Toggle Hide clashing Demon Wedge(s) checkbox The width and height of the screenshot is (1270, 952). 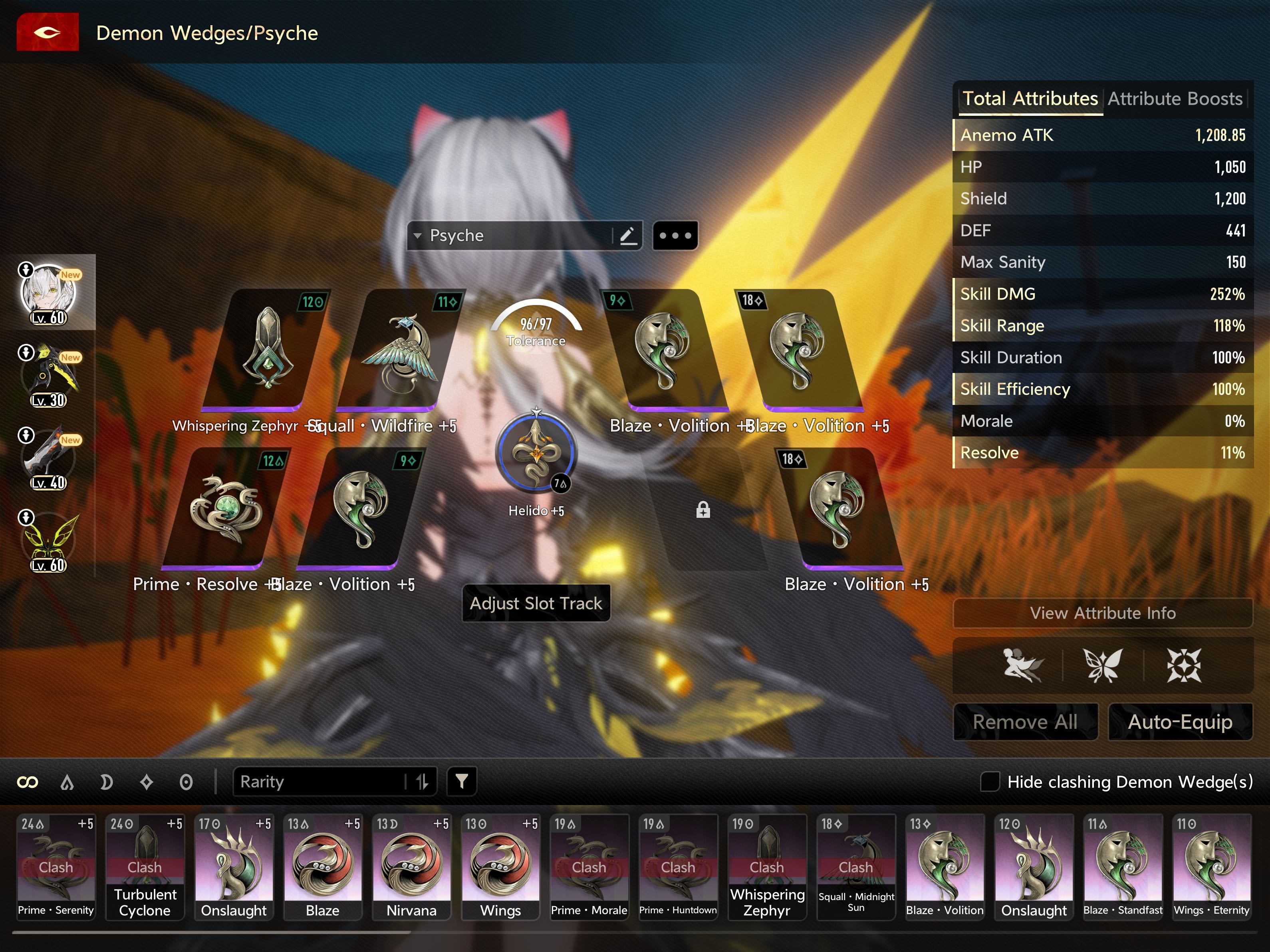point(989,781)
